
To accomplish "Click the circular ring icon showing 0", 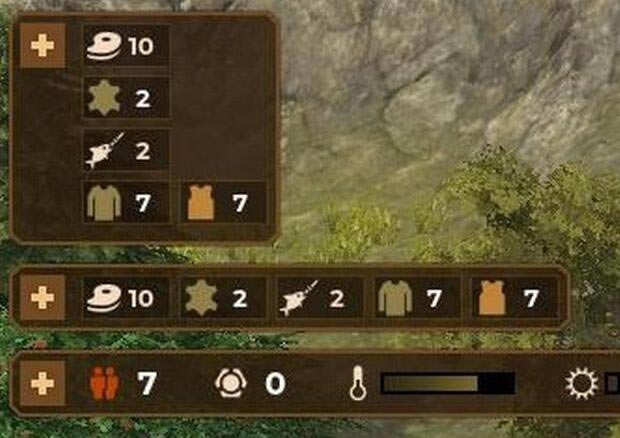I will tap(229, 383).
